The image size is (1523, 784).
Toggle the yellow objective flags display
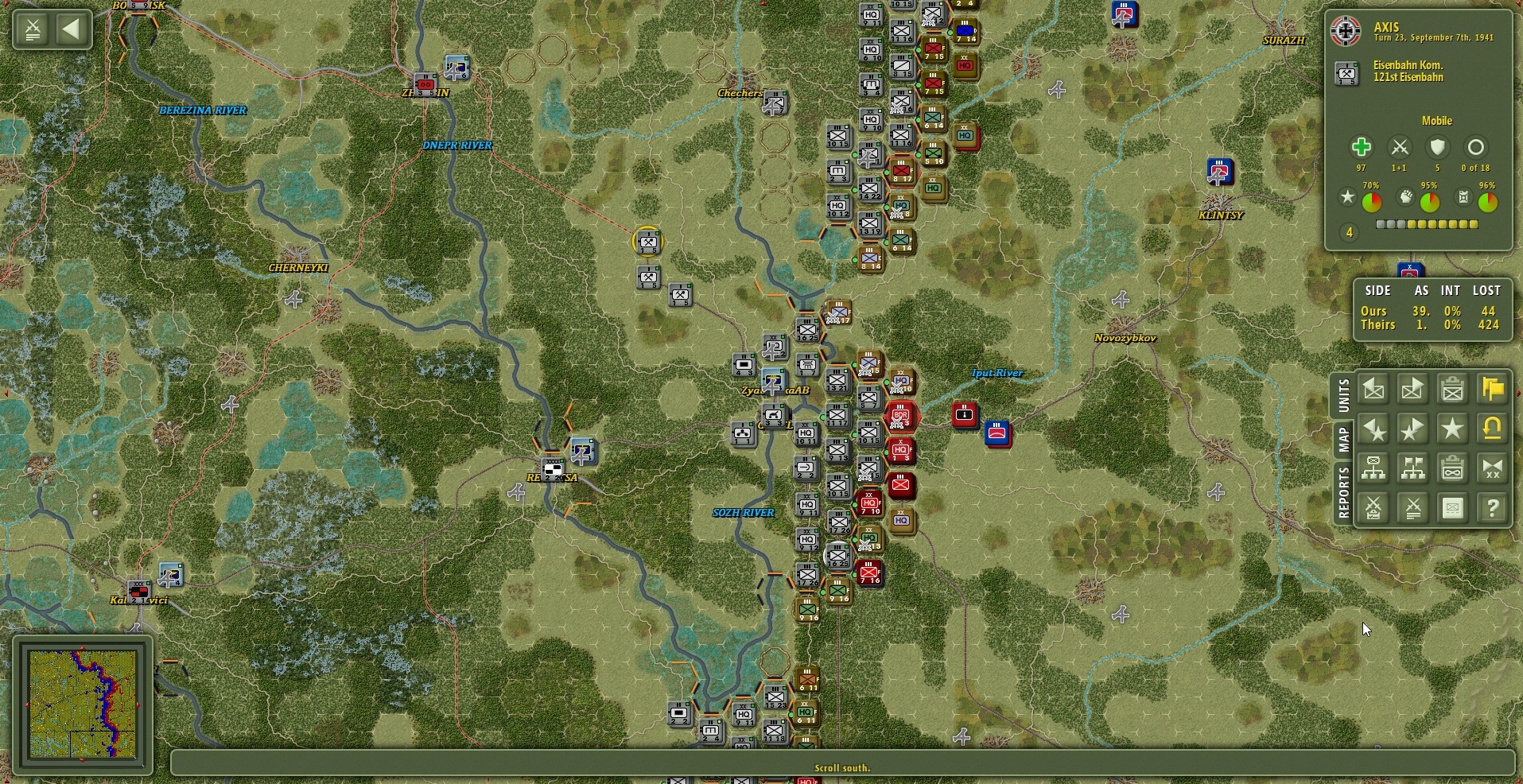coord(1493,389)
